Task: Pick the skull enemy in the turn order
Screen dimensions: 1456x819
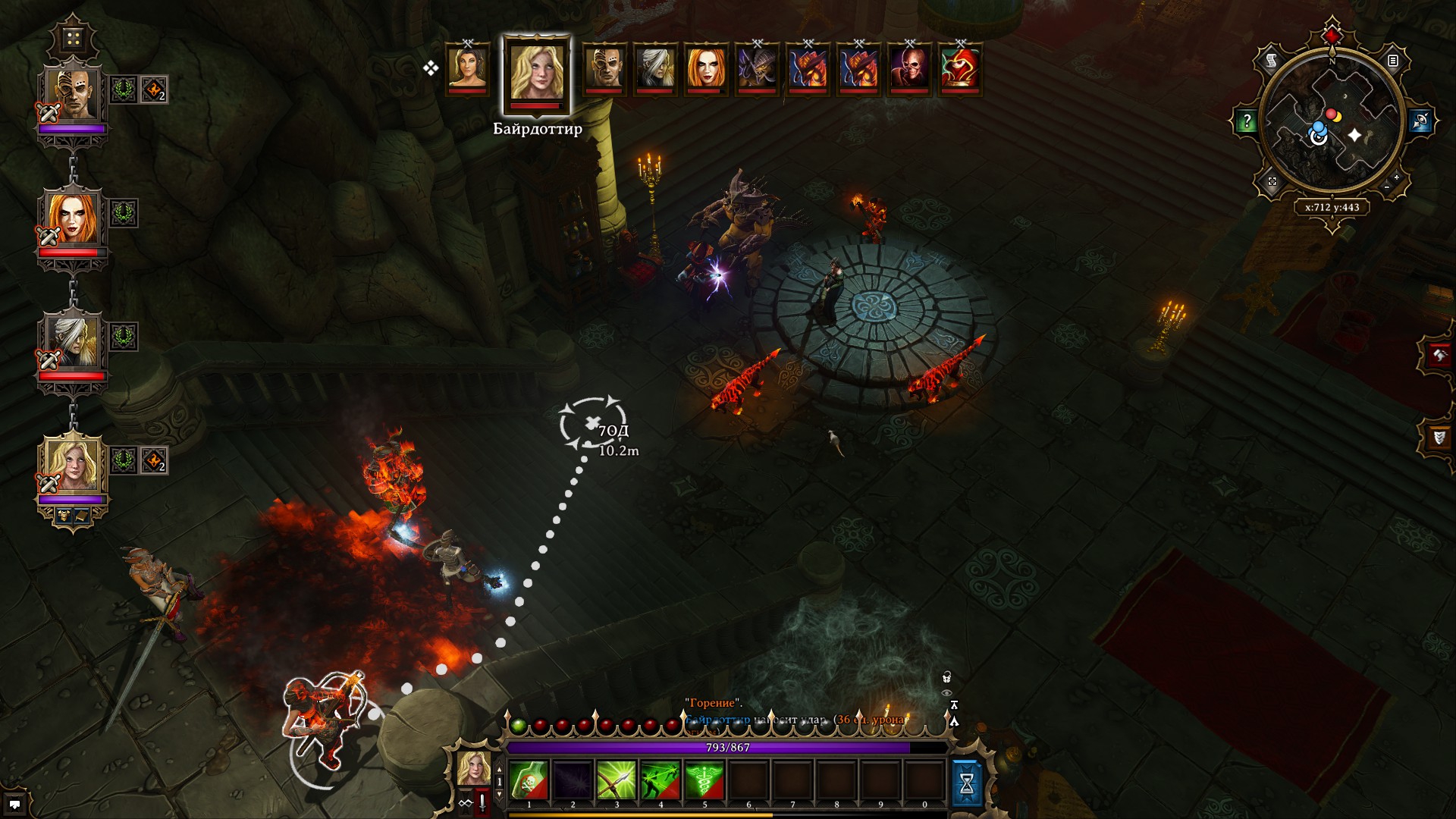Action: tap(909, 67)
